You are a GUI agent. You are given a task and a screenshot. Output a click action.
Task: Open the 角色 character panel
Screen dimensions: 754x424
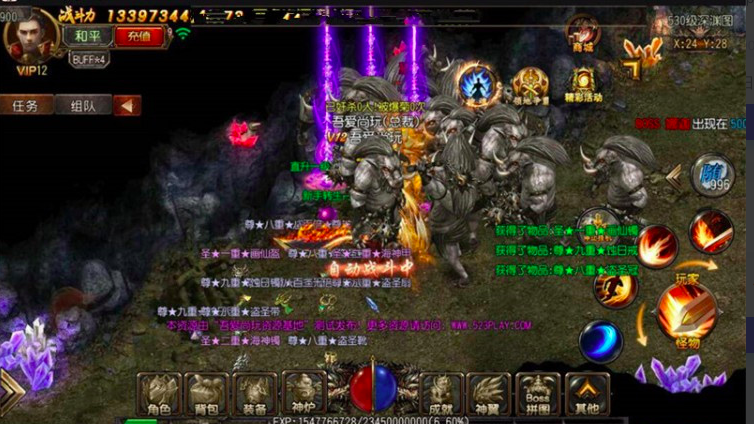click(159, 394)
